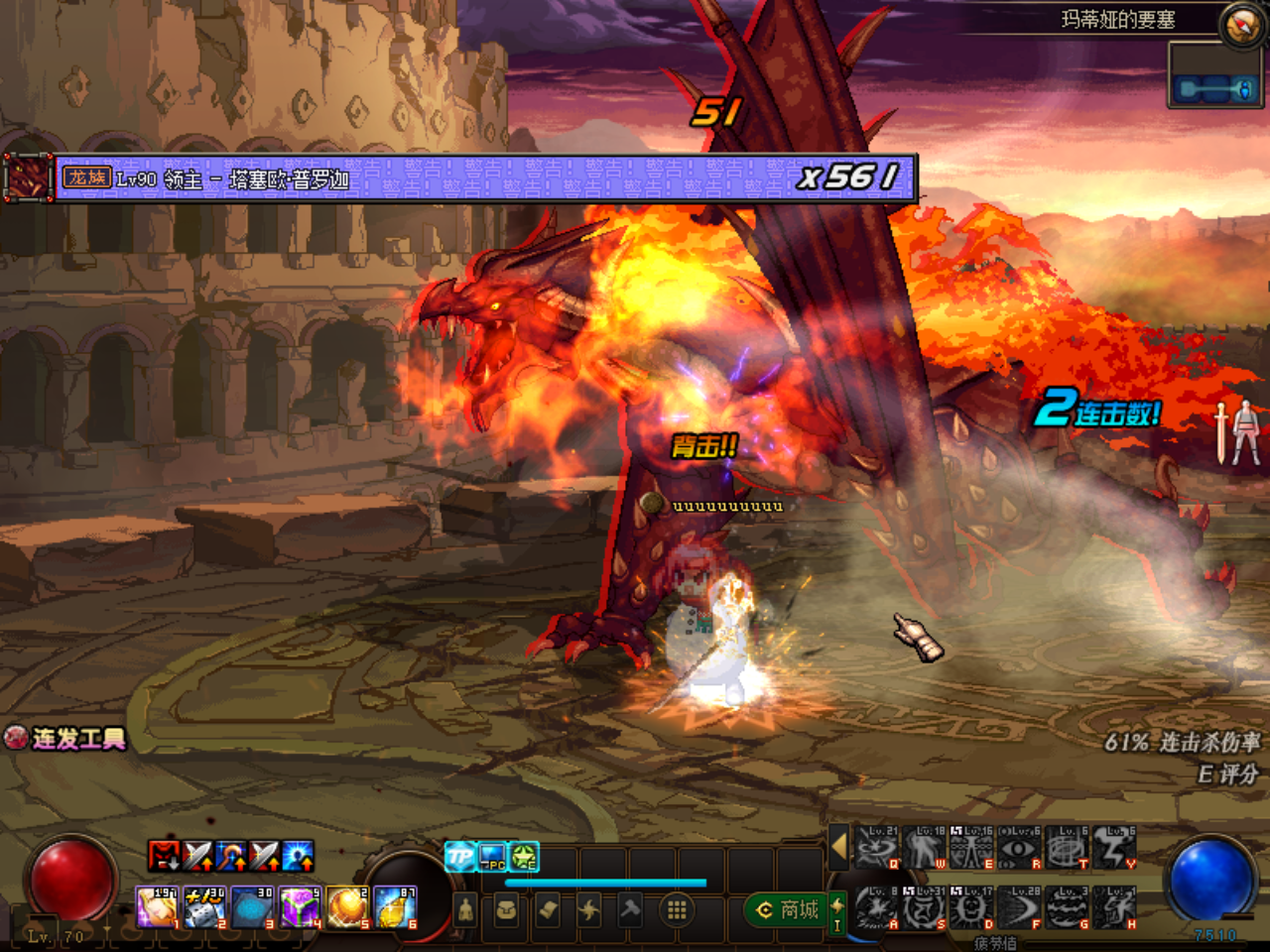Image resolution: width=1270 pixels, height=952 pixels.
Task: Open the bag icon in the menu bar
Action: [x=506, y=909]
